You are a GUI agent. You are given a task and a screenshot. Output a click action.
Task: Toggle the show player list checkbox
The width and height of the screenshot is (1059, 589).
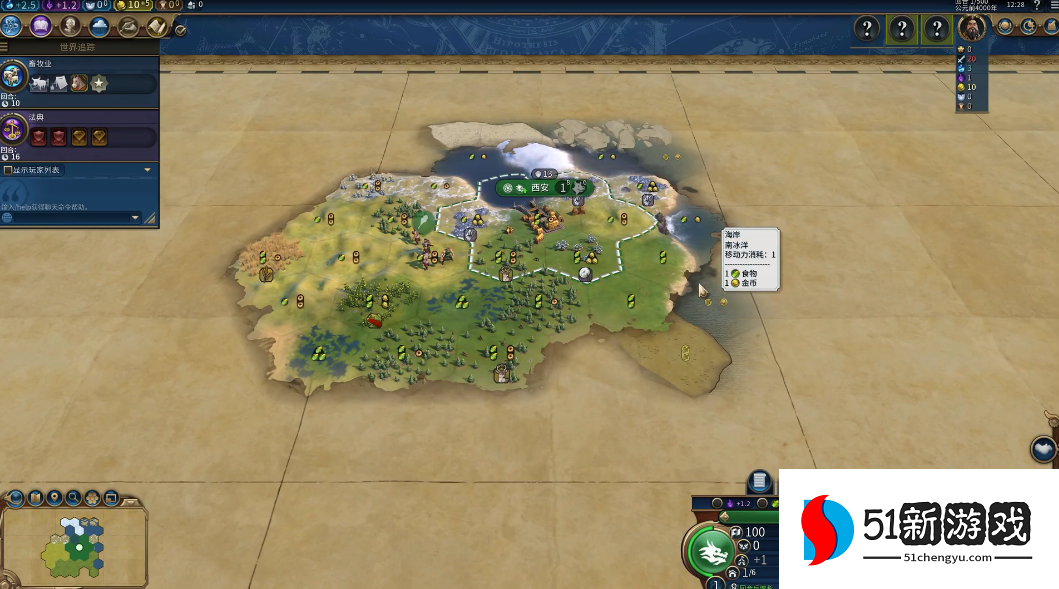click(x=8, y=170)
